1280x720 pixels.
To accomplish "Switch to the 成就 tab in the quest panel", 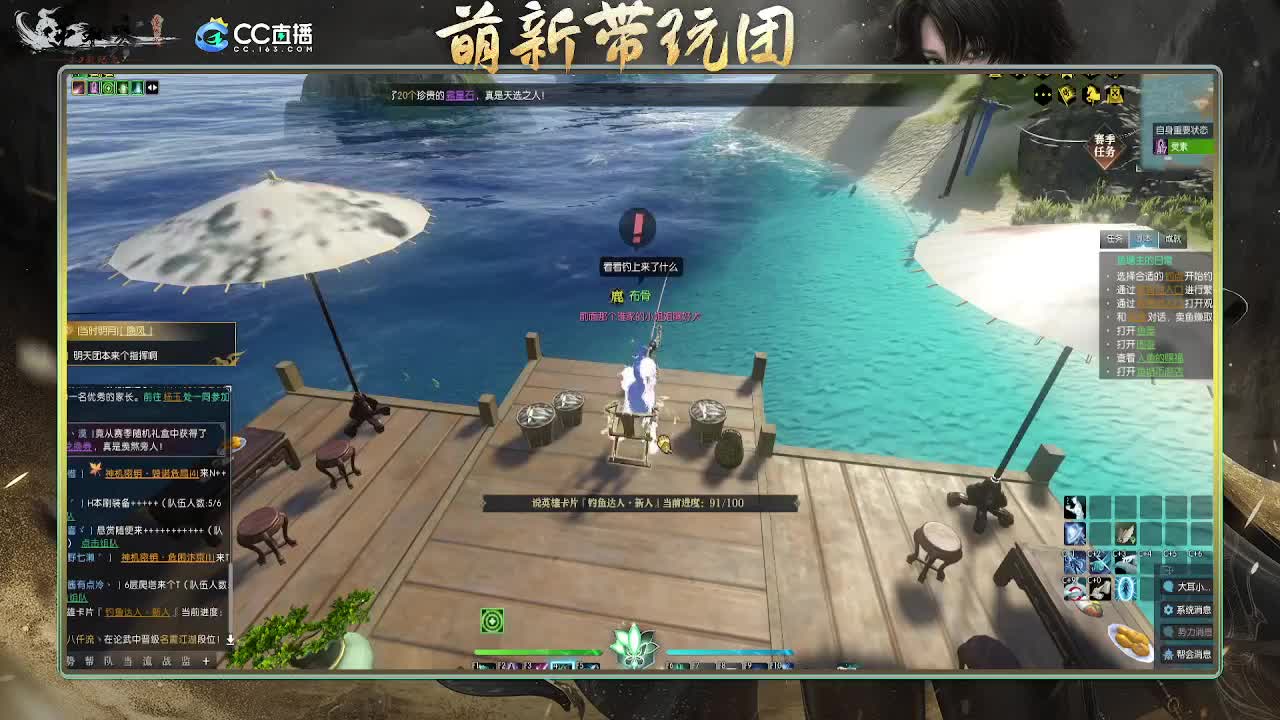I will pos(1174,238).
